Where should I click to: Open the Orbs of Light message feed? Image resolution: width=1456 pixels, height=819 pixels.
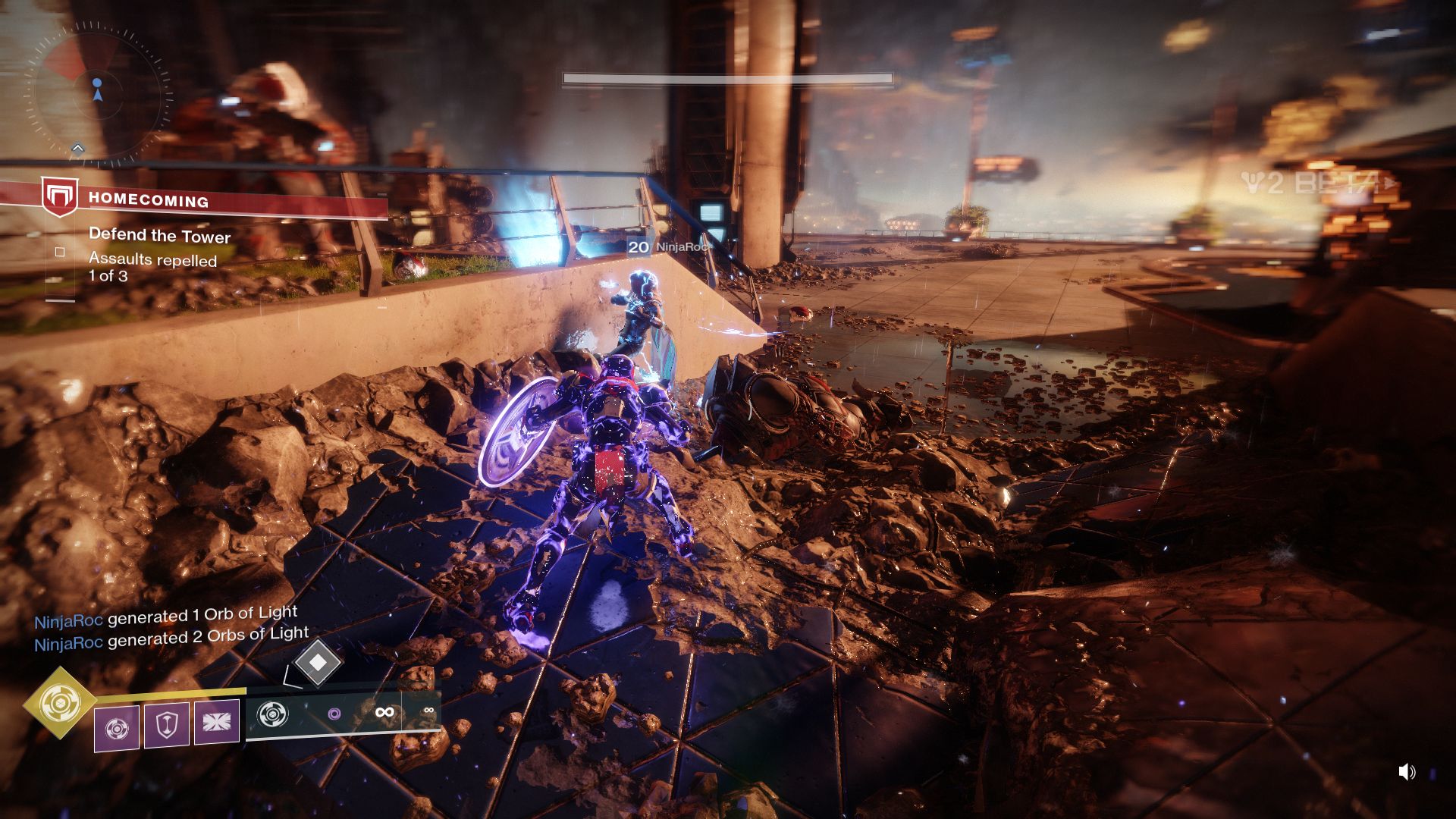pyautogui.click(x=171, y=629)
